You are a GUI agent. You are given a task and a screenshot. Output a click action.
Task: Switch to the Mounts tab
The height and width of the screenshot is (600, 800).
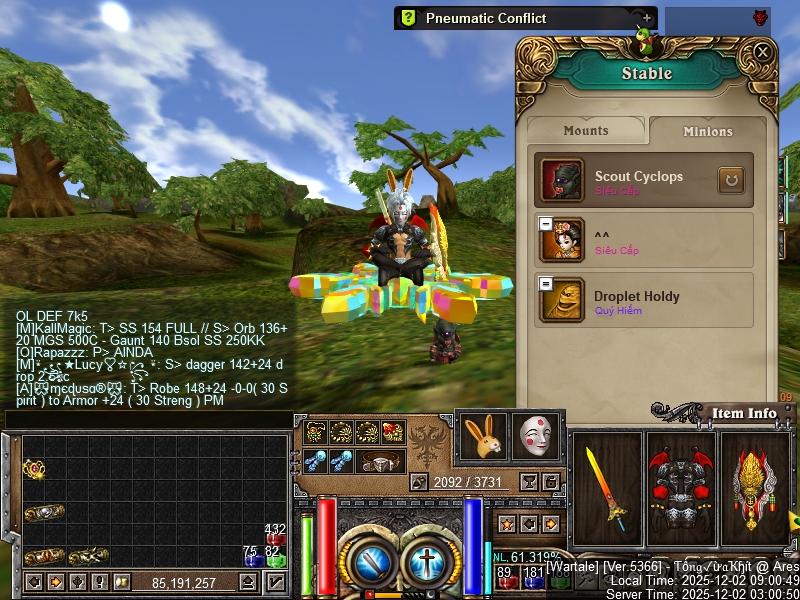586,131
